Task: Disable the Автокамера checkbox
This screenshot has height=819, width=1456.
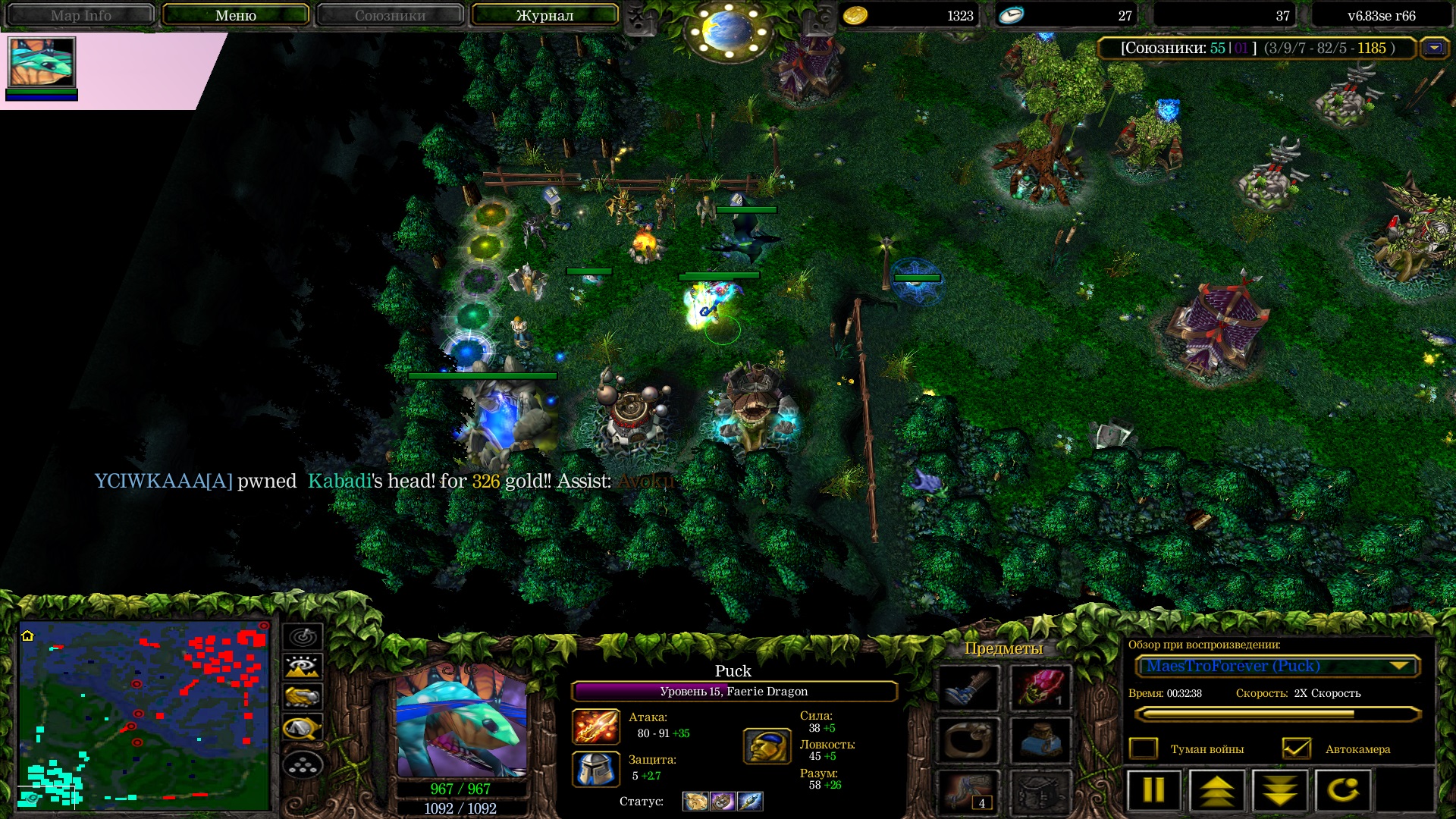Action: [x=1296, y=749]
